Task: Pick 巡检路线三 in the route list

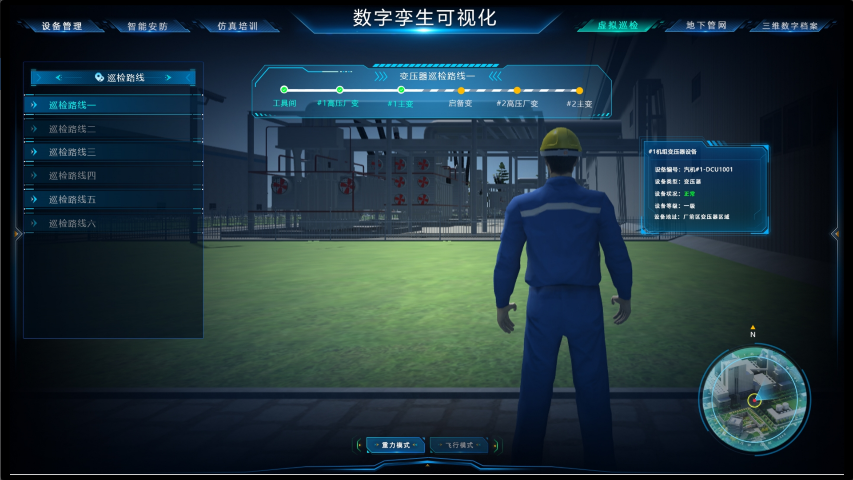Action: click(x=113, y=152)
